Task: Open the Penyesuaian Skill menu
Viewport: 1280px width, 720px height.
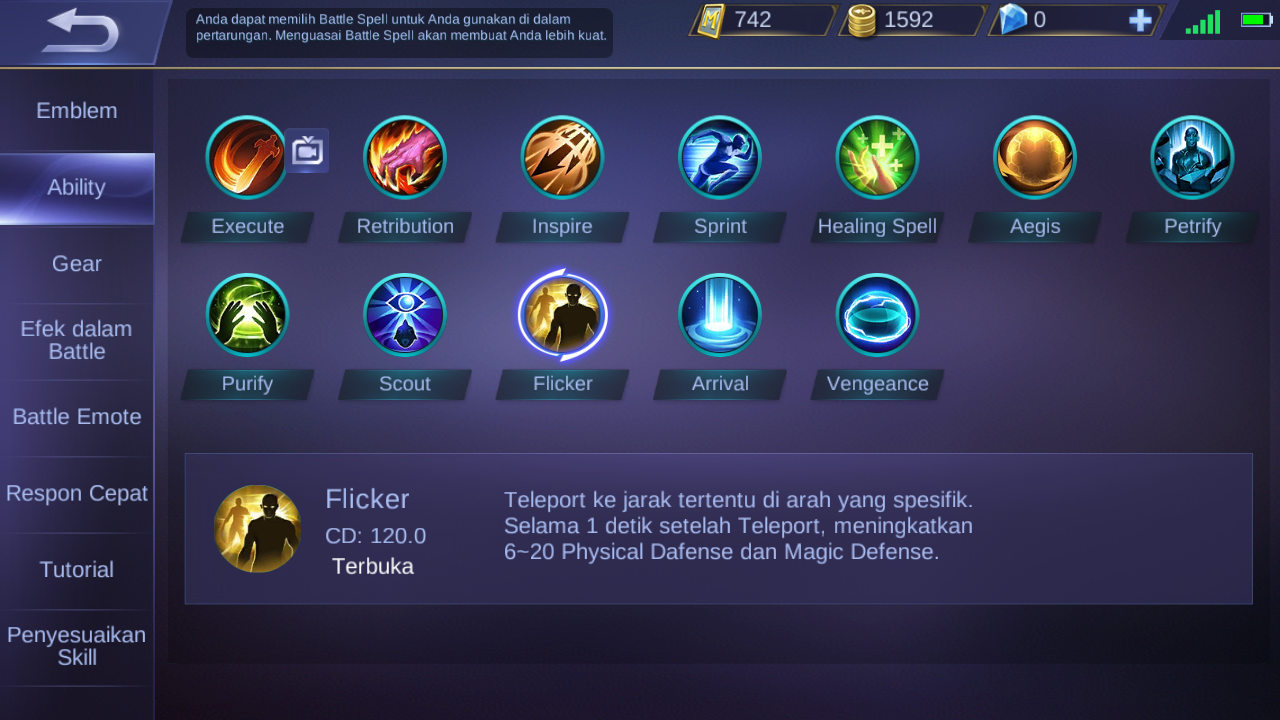Action: 77,648
